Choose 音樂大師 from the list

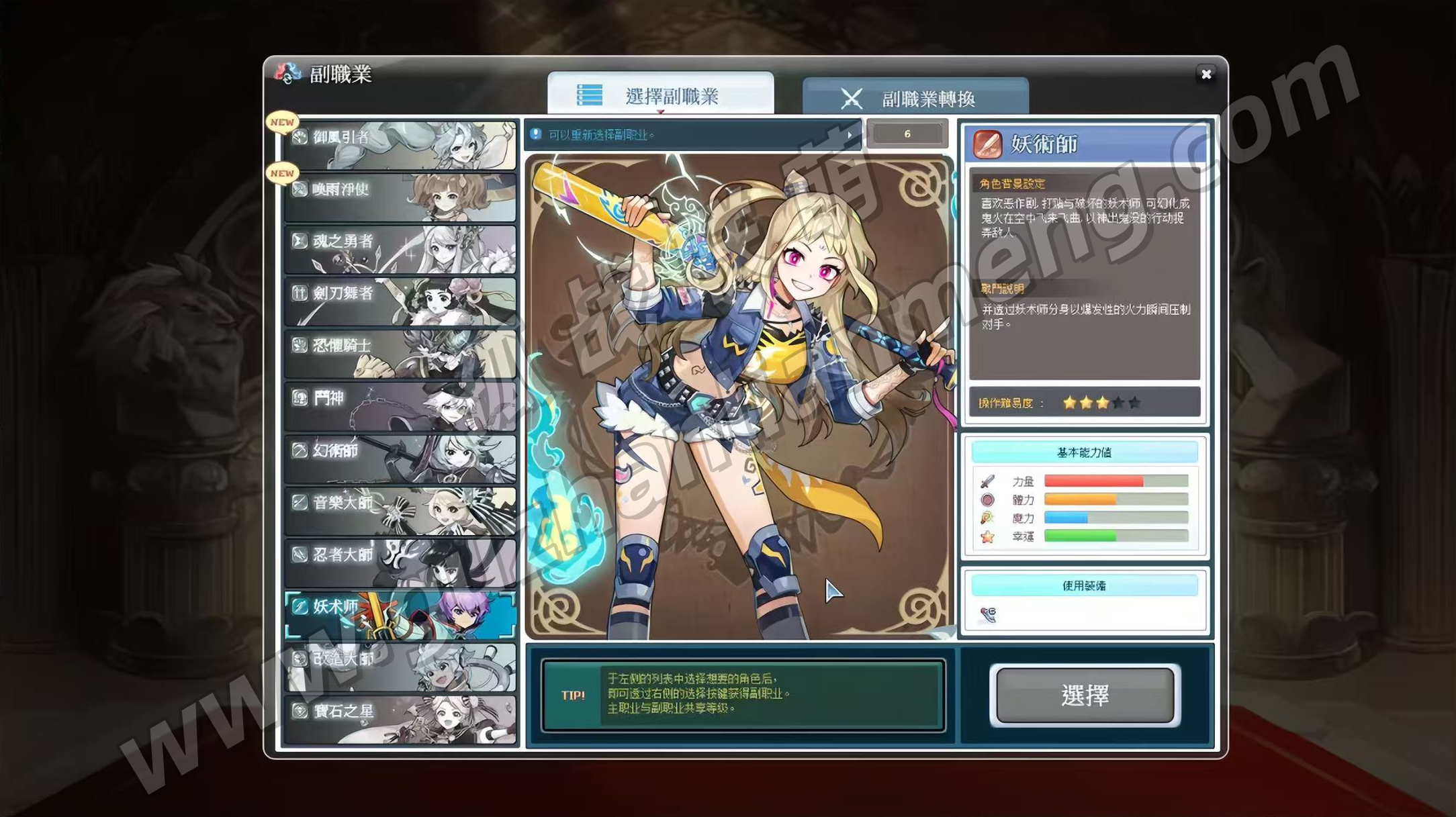401,510
